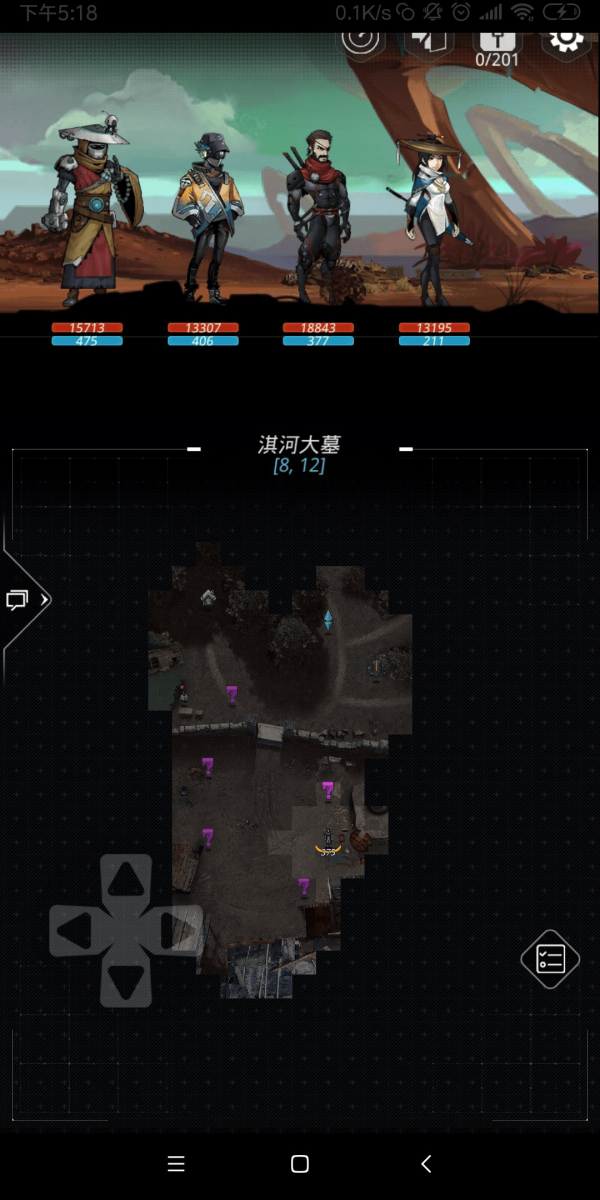The height and width of the screenshot is (1200, 600).
Task: Move down with the D-pad arrow
Action: pos(125,982)
